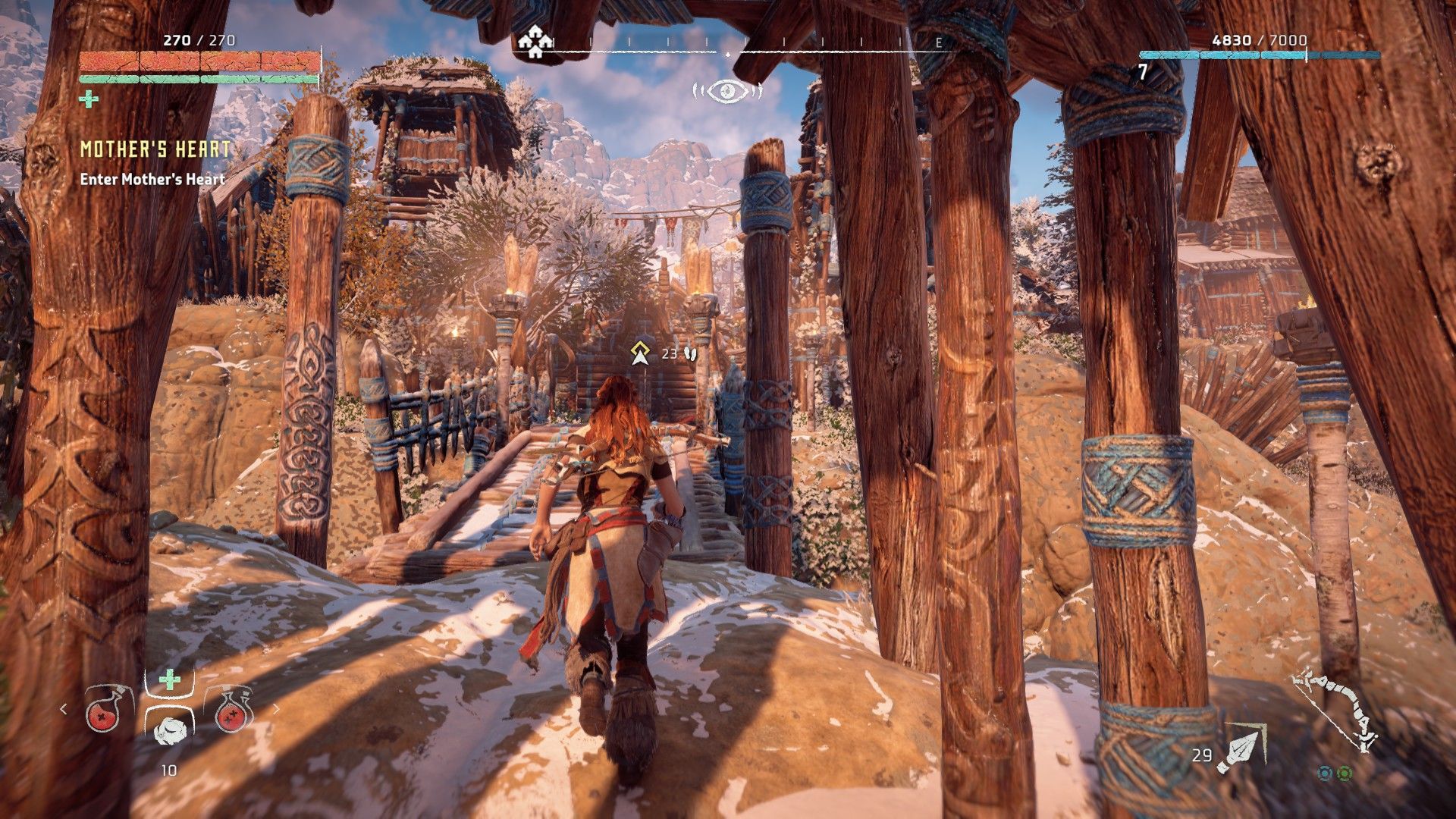Screen dimensions: 1456x819
Task: Cycle tools with the left arrow
Action: click(x=64, y=709)
